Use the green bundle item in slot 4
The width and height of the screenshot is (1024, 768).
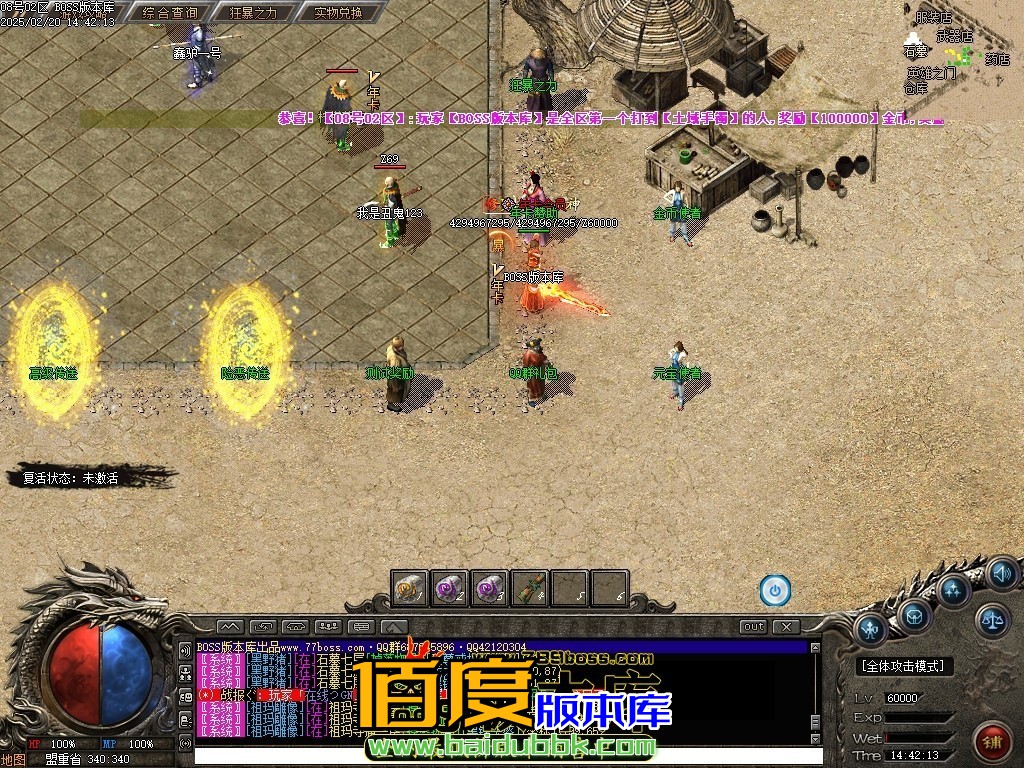[530, 588]
